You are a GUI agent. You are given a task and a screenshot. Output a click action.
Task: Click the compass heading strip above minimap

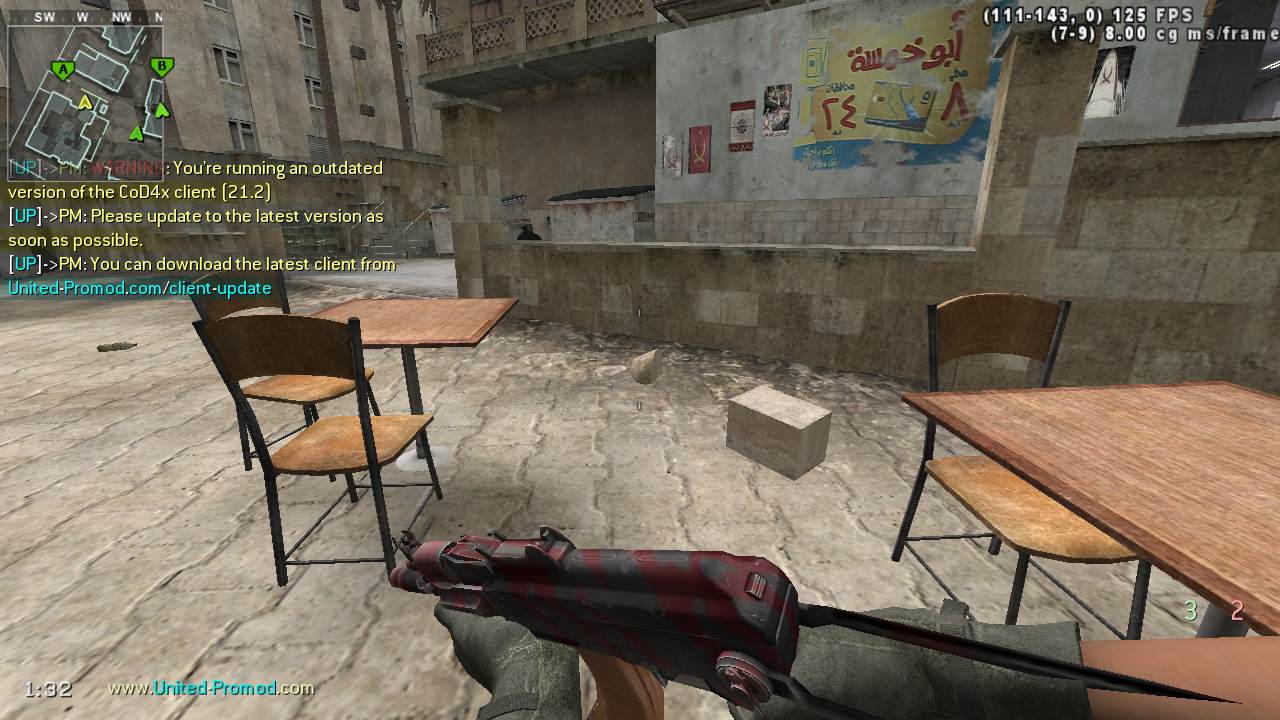coord(85,17)
